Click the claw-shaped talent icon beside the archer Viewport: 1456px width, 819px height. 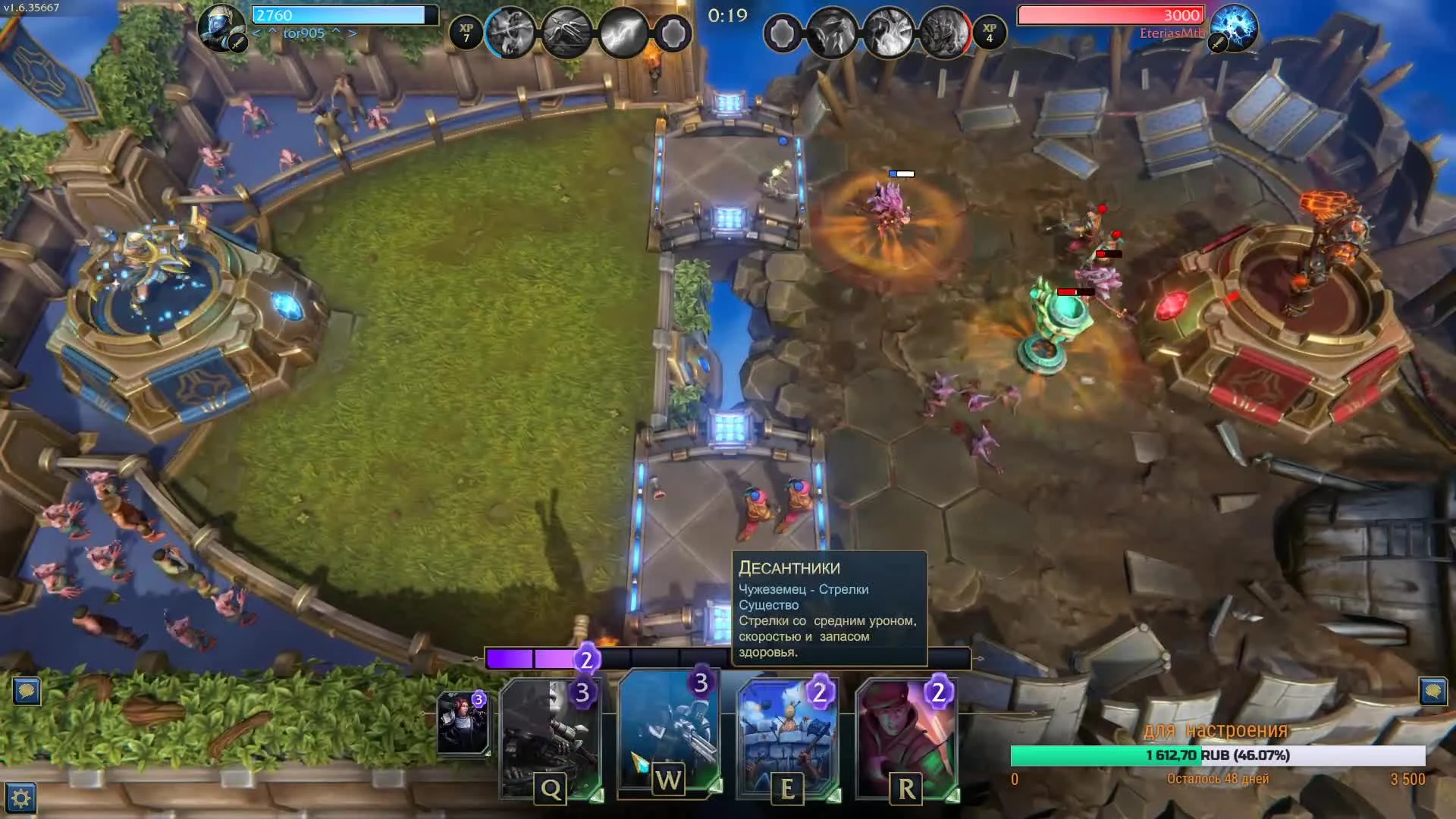pyautogui.click(x=569, y=30)
